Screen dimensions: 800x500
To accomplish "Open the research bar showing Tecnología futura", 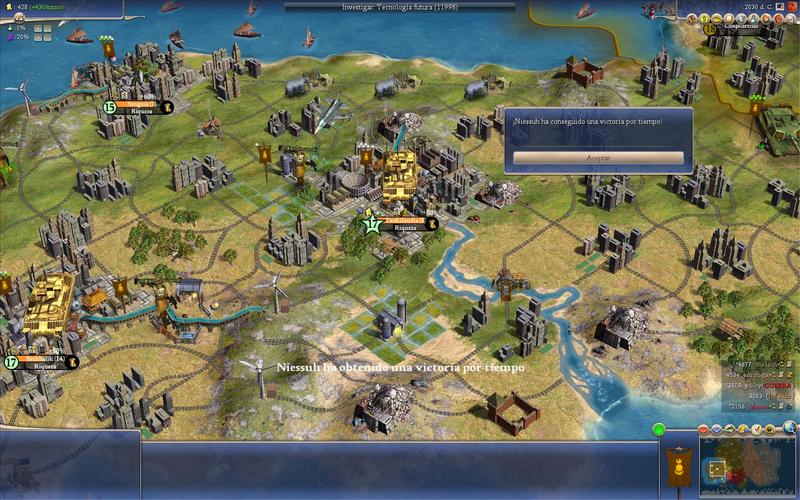I will (400, 6).
